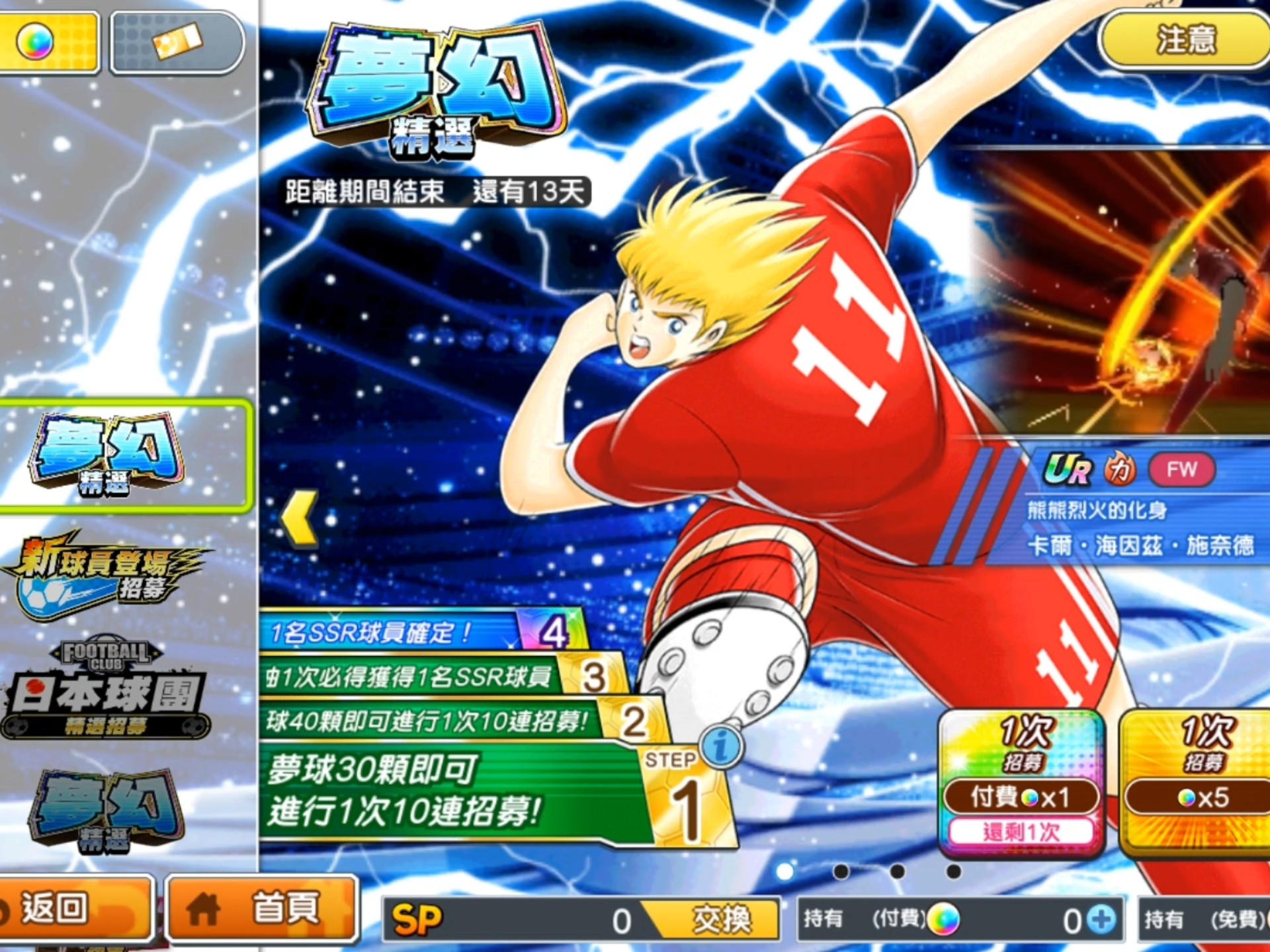Viewport: 1270px width, 952px height.
Task: View the STEP 1 30-dreamball recruit details
Action: (456, 790)
